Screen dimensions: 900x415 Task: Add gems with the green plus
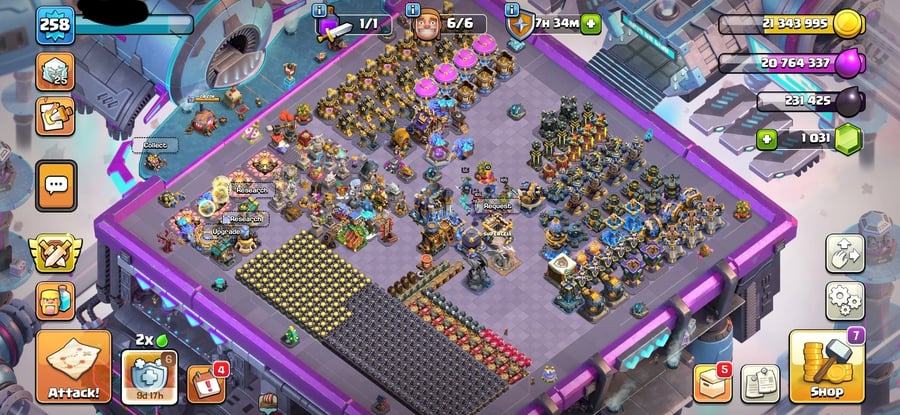point(767,139)
